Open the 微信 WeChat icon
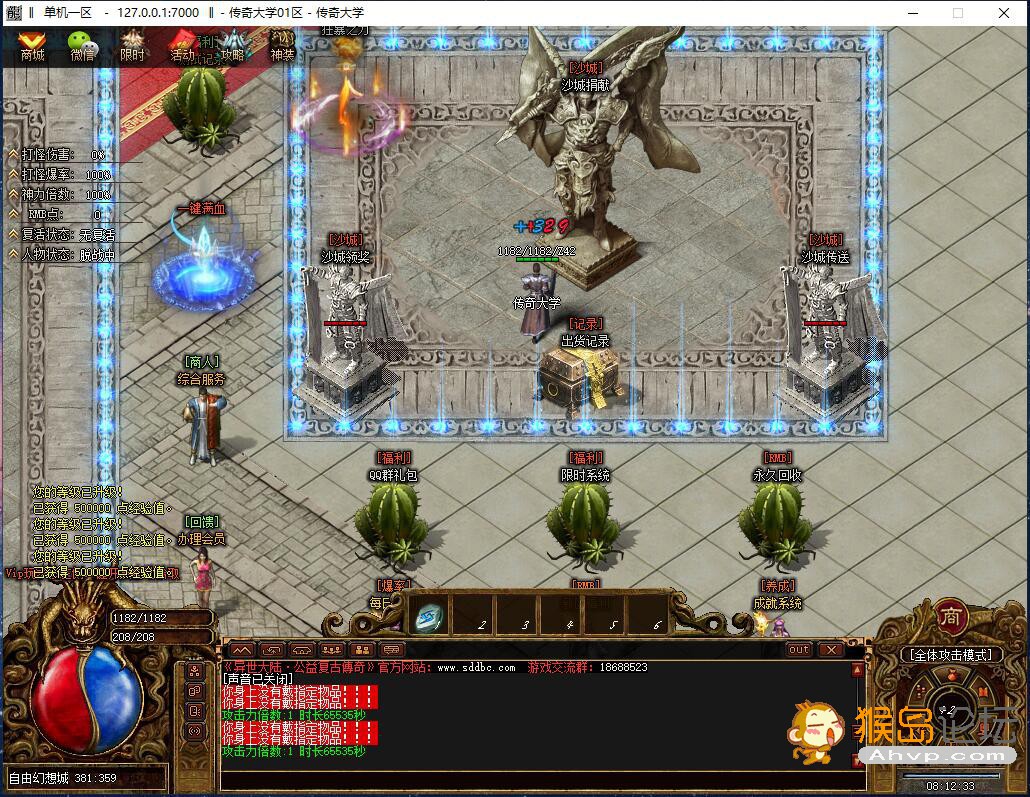The width and height of the screenshot is (1030, 797). click(x=83, y=47)
